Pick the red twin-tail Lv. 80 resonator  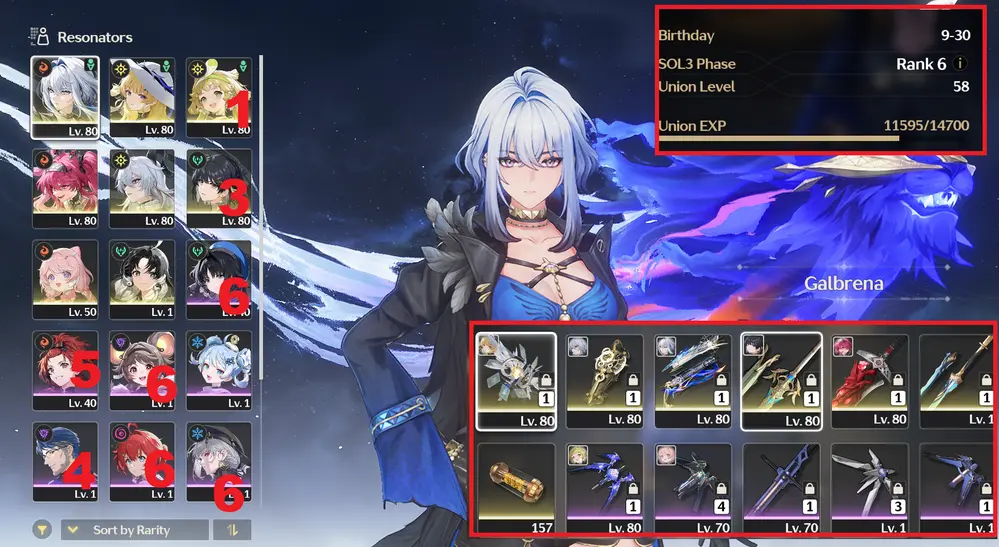click(x=65, y=188)
